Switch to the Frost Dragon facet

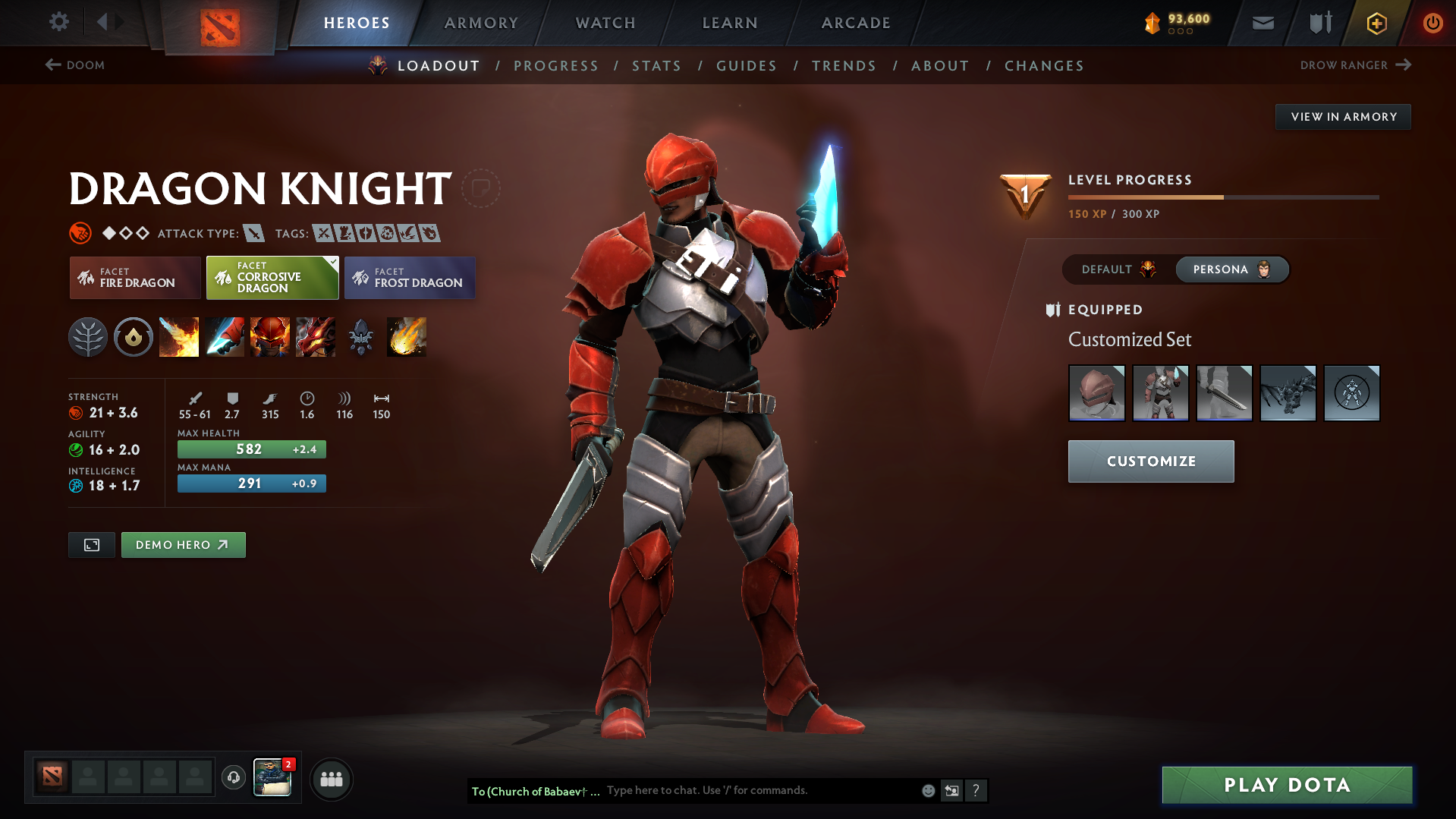tap(409, 277)
